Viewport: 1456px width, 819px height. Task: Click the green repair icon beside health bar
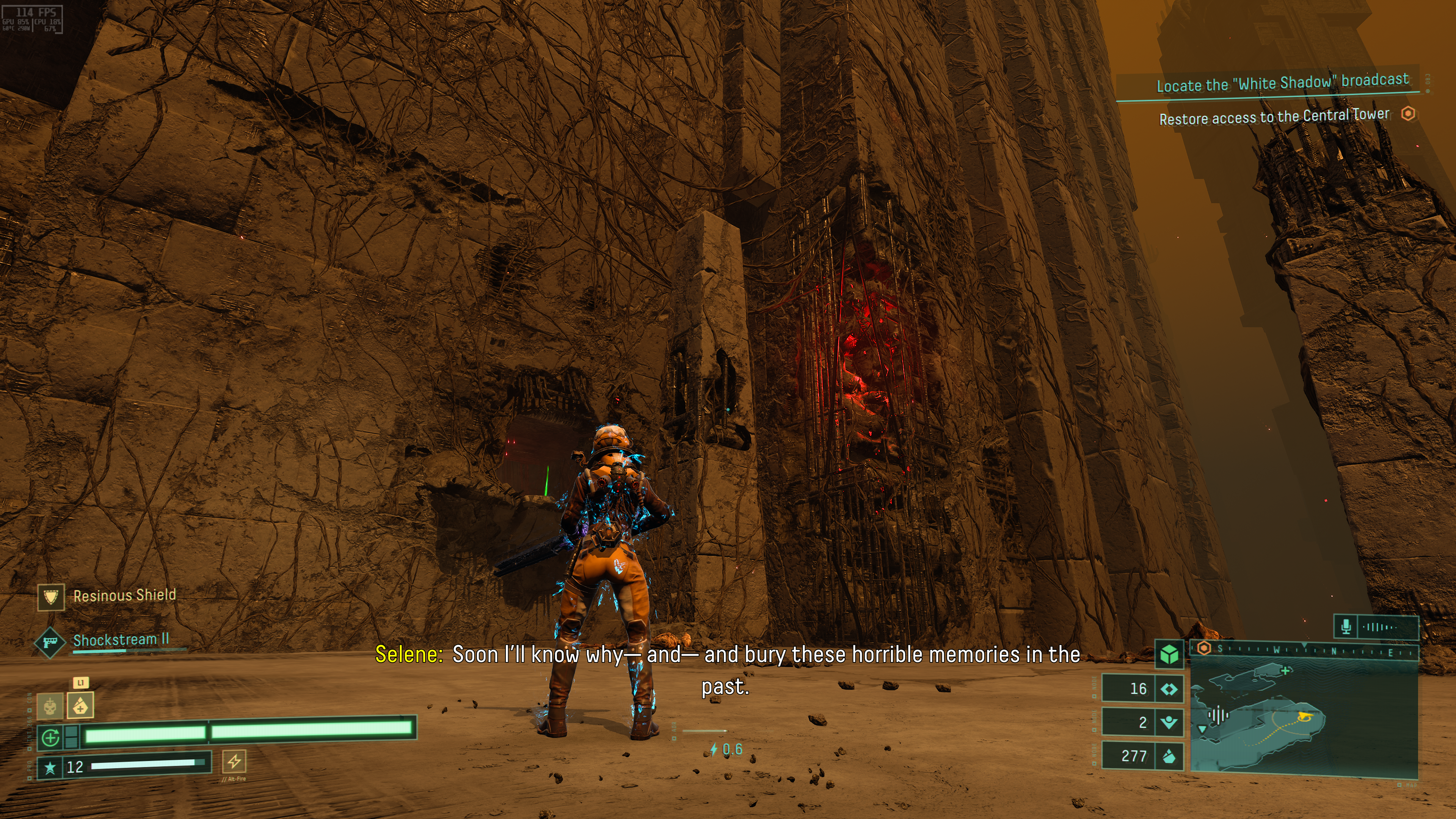[x=51, y=737]
